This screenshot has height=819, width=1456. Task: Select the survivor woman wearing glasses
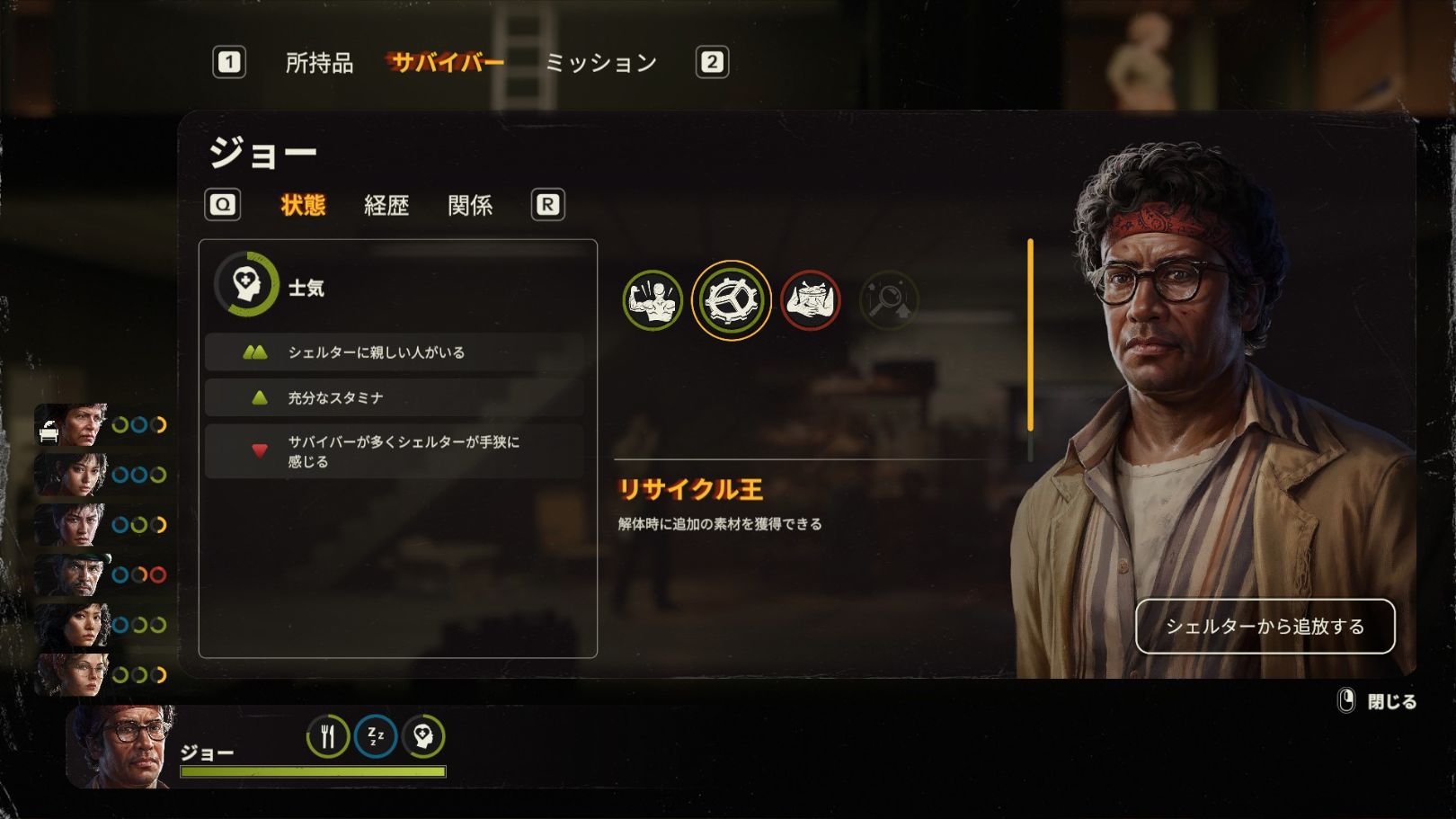74,674
